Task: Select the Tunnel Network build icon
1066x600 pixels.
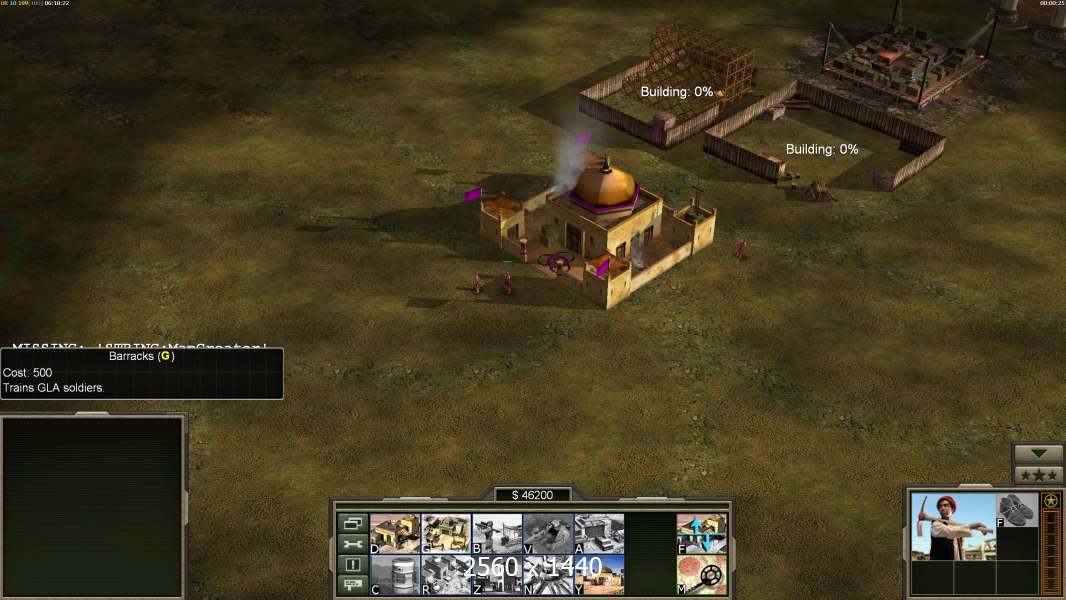Action: coord(548,533)
